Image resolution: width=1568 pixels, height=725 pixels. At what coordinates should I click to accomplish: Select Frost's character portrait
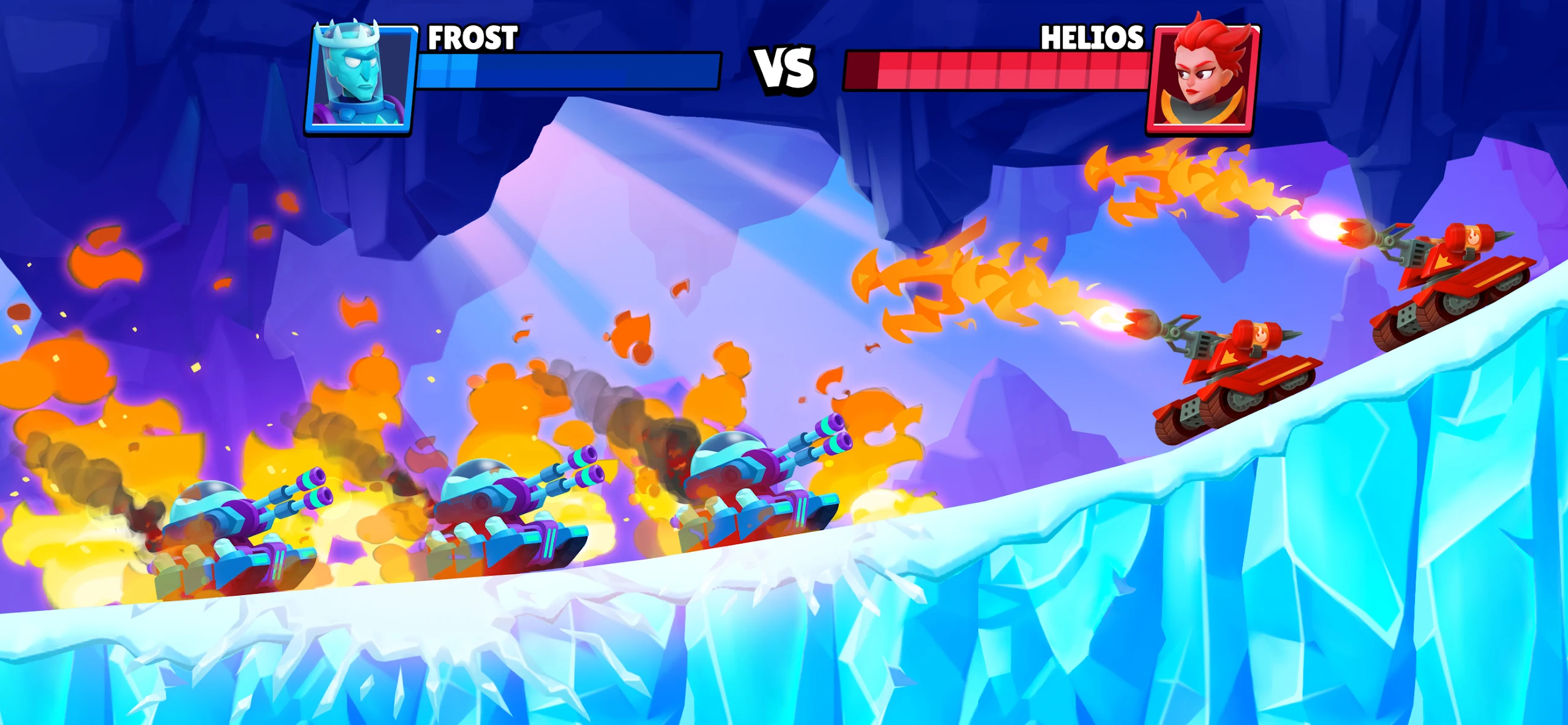click(x=361, y=77)
